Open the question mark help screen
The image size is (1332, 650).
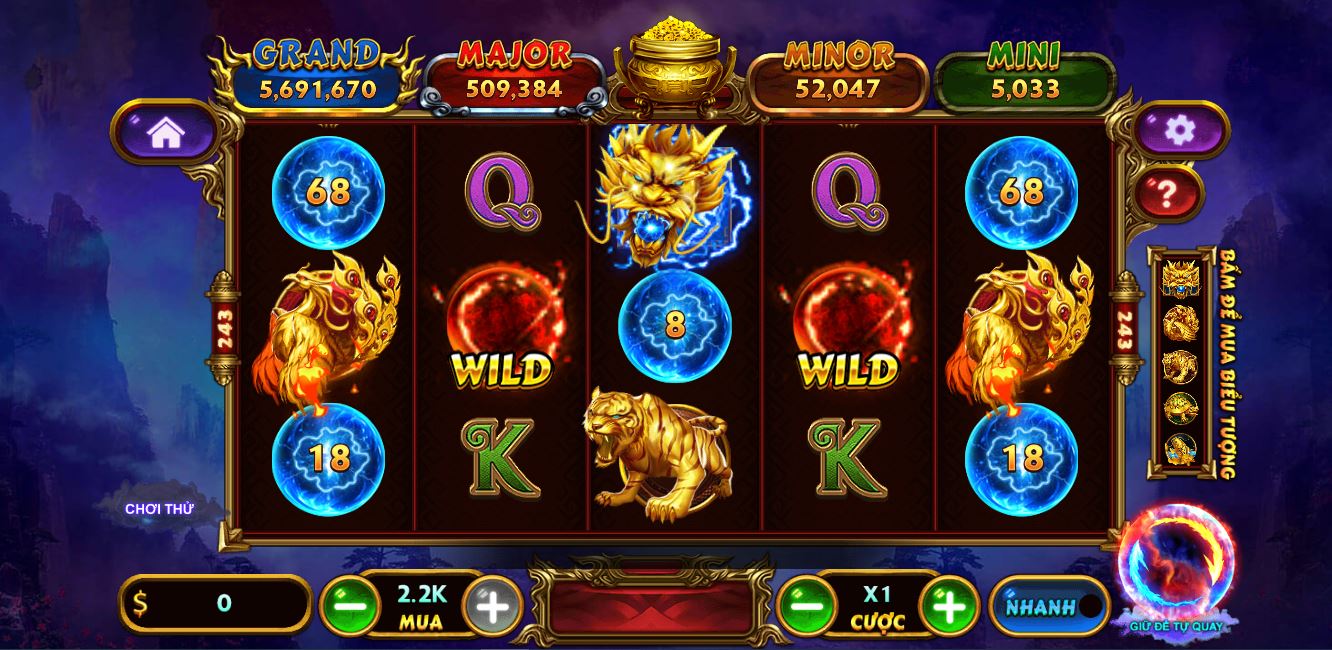tap(1166, 193)
